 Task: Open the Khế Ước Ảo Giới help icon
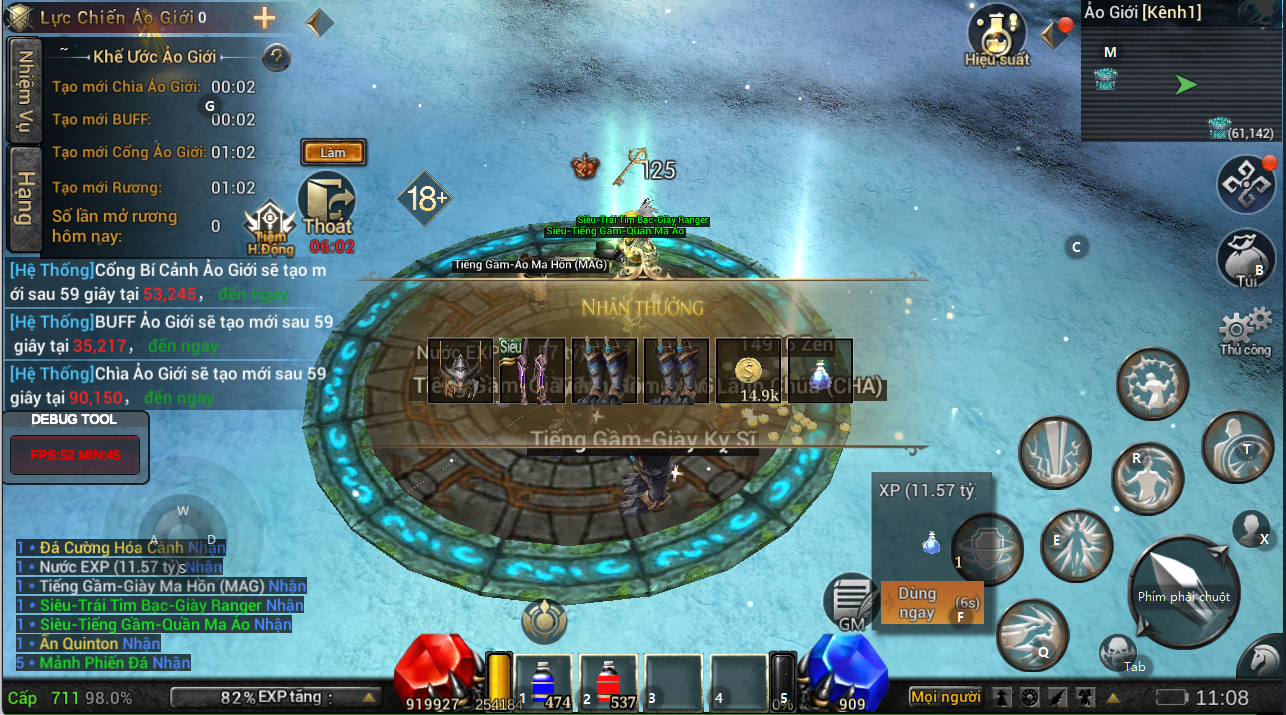276,57
